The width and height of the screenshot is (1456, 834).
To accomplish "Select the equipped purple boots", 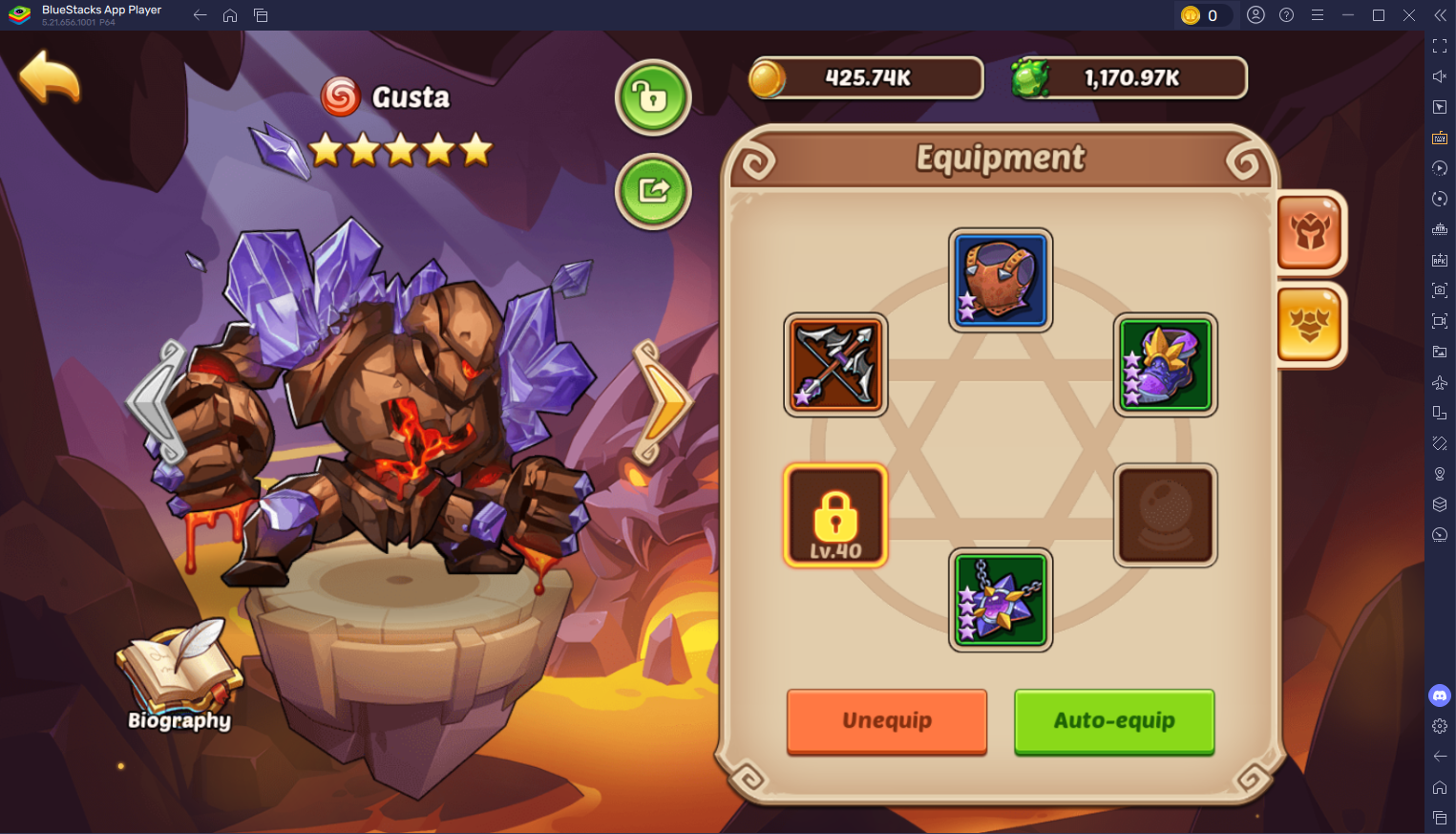I will (1165, 365).
